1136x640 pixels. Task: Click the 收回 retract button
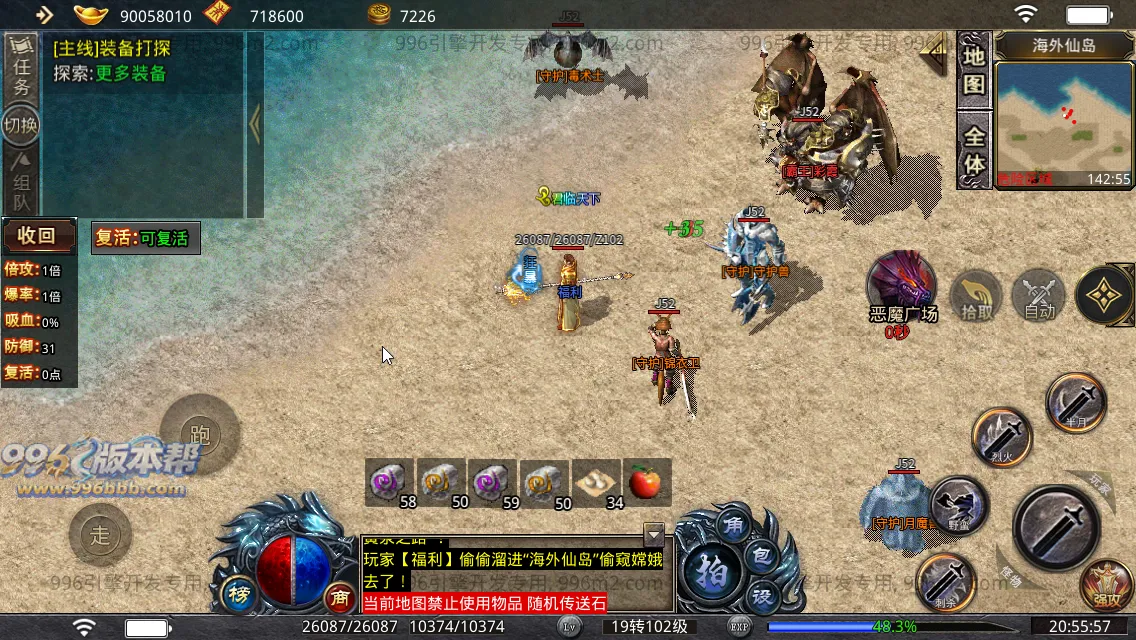(x=38, y=236)
